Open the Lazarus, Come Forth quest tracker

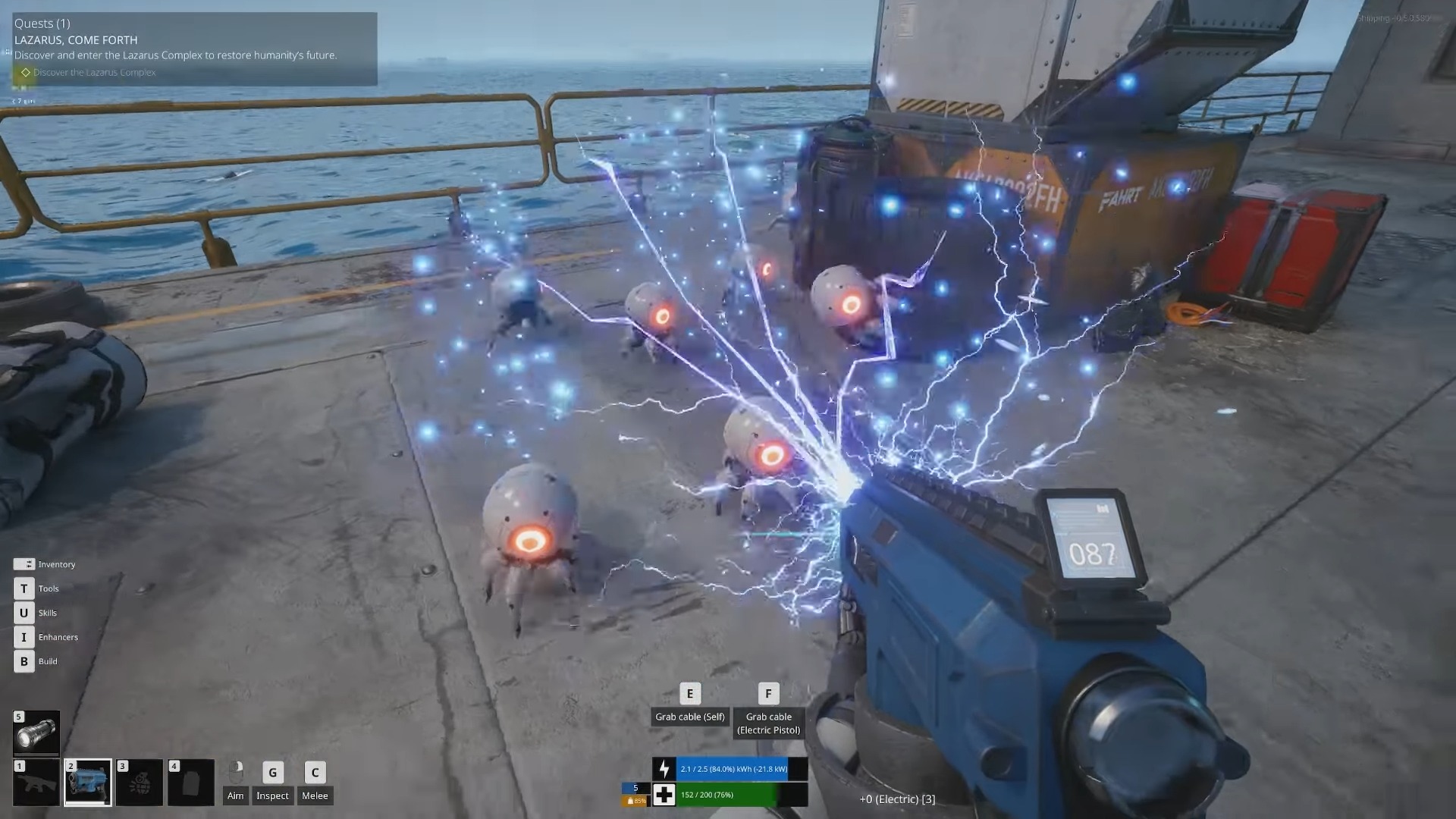(76, 40)
